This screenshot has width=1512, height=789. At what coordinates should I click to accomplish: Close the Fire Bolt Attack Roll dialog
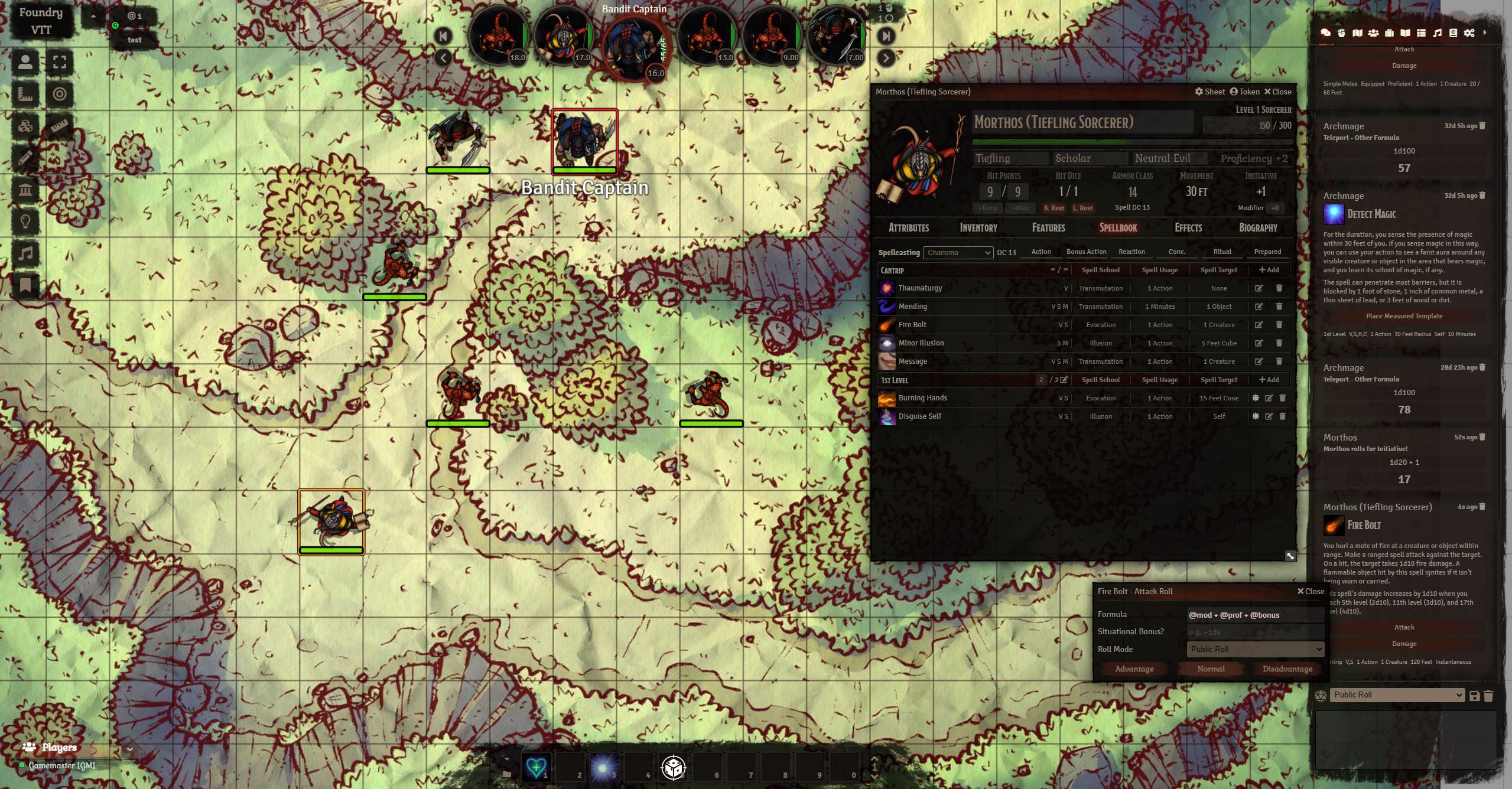(x=1311, y=591)
